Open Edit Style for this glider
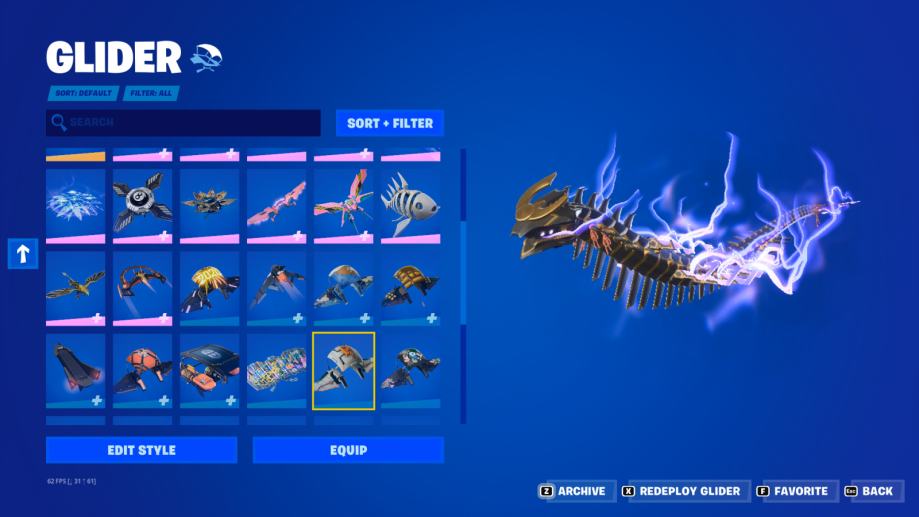919x517 pixels. click(141, 450)
